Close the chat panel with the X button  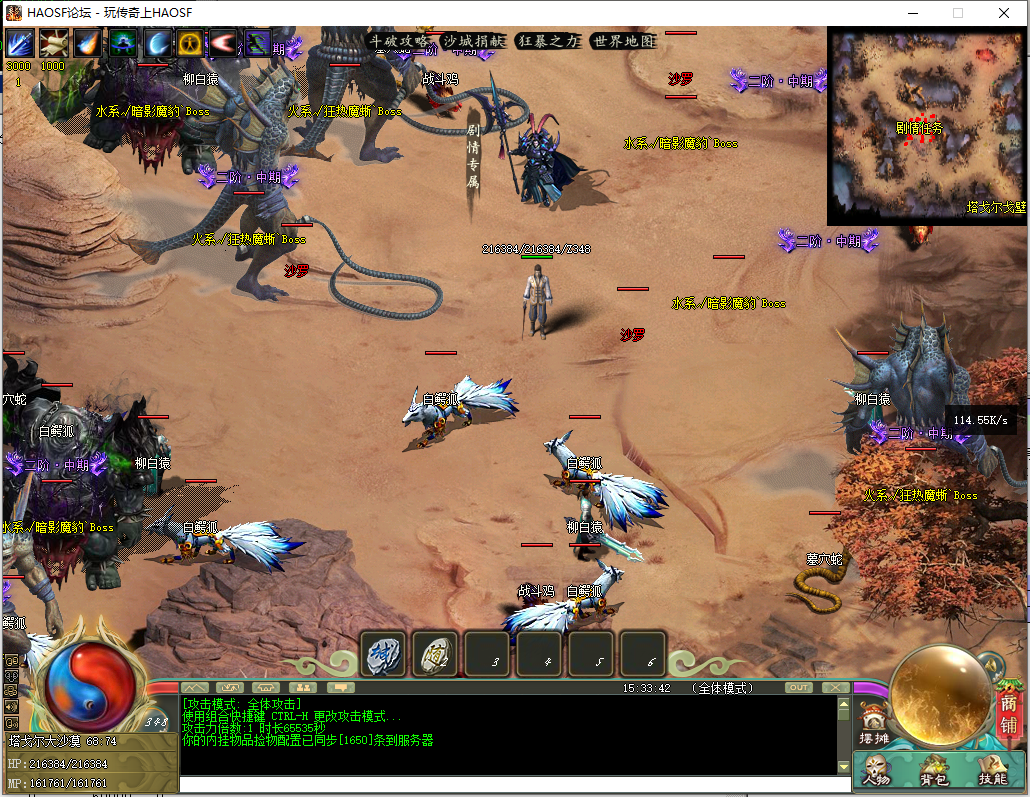coord(835,688)
